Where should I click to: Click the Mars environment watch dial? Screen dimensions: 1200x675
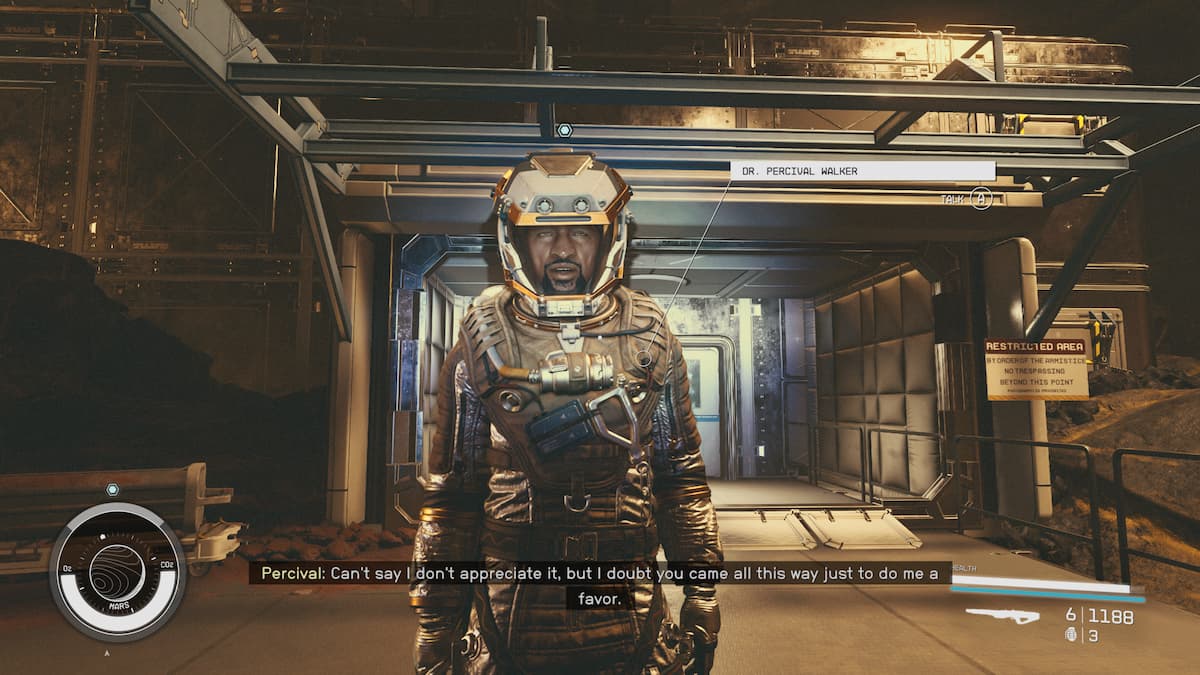tap(117, 571)
